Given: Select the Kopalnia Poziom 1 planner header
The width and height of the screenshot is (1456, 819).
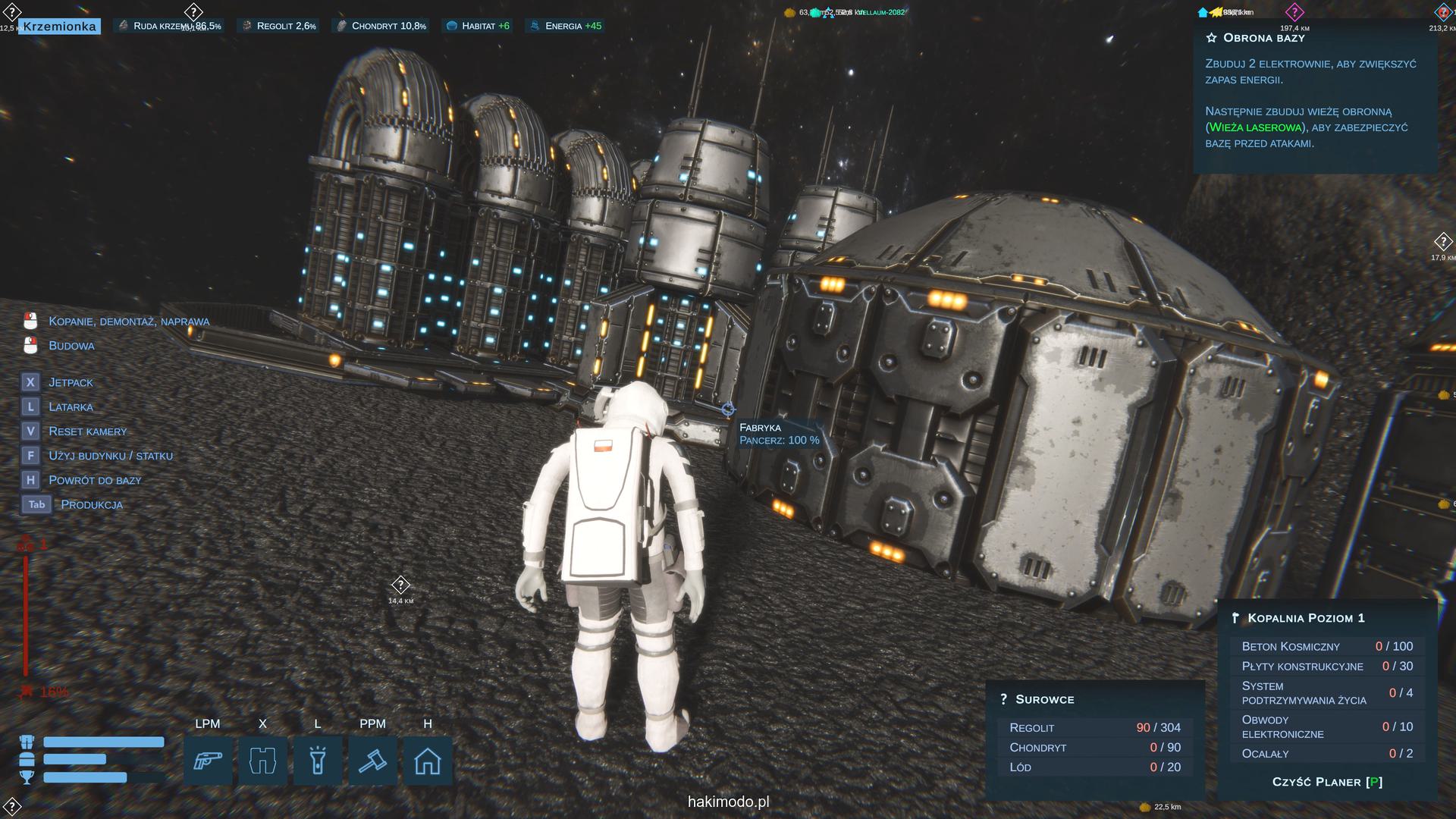Looking at the screenshot, I should point(1306,618).
